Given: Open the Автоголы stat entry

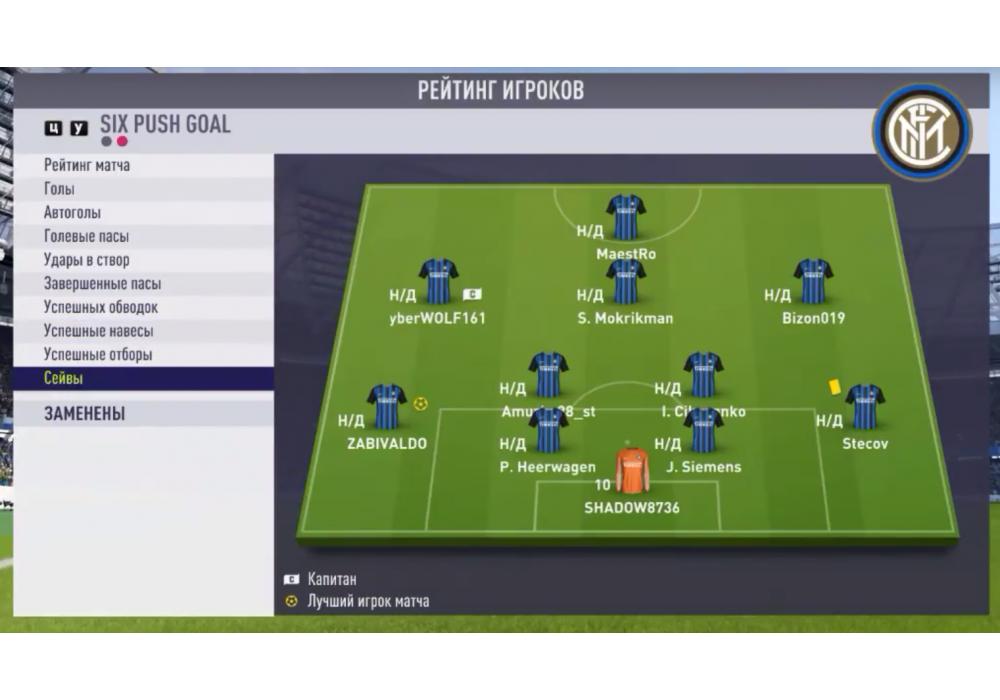Looking at the screenshot, I should 73,213.
